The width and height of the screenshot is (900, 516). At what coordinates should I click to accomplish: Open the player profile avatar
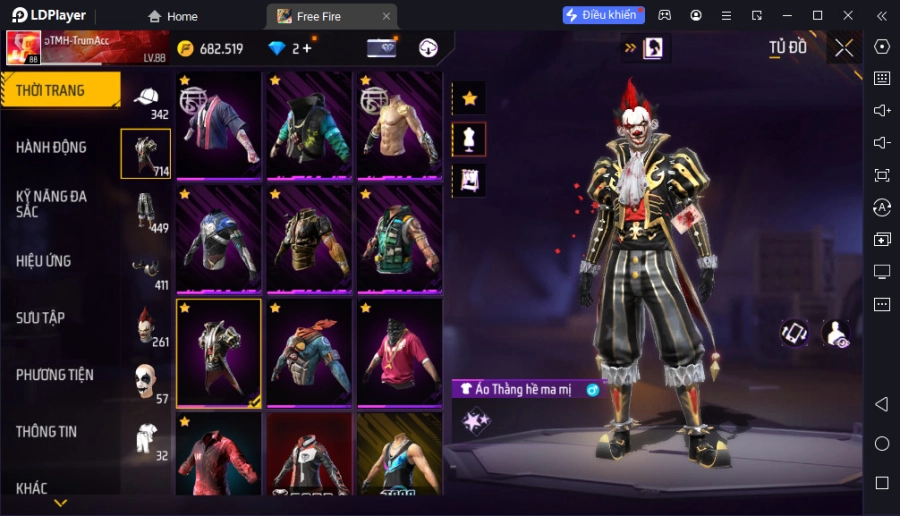point(23,48)
